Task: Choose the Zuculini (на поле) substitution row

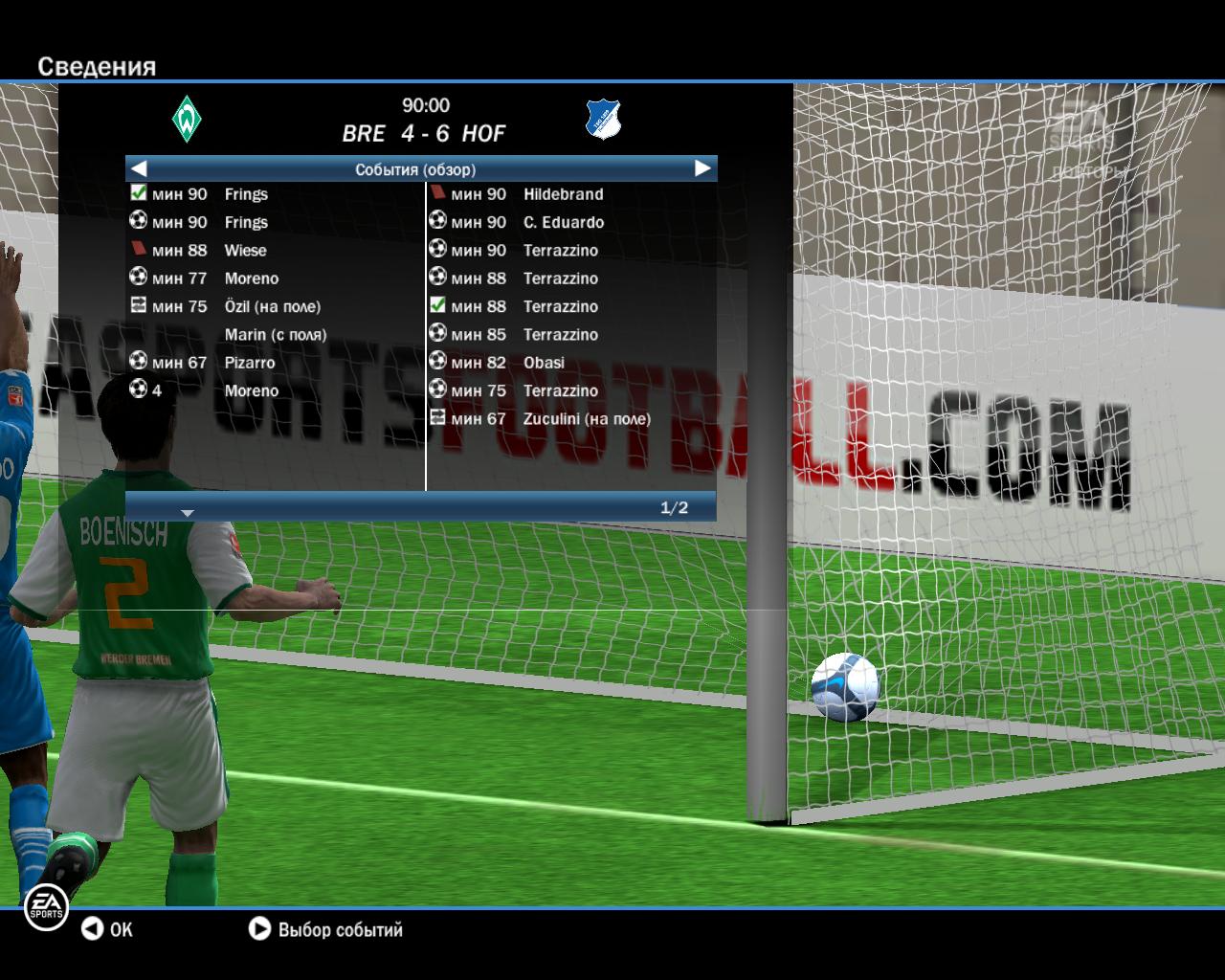Action: 586,419
